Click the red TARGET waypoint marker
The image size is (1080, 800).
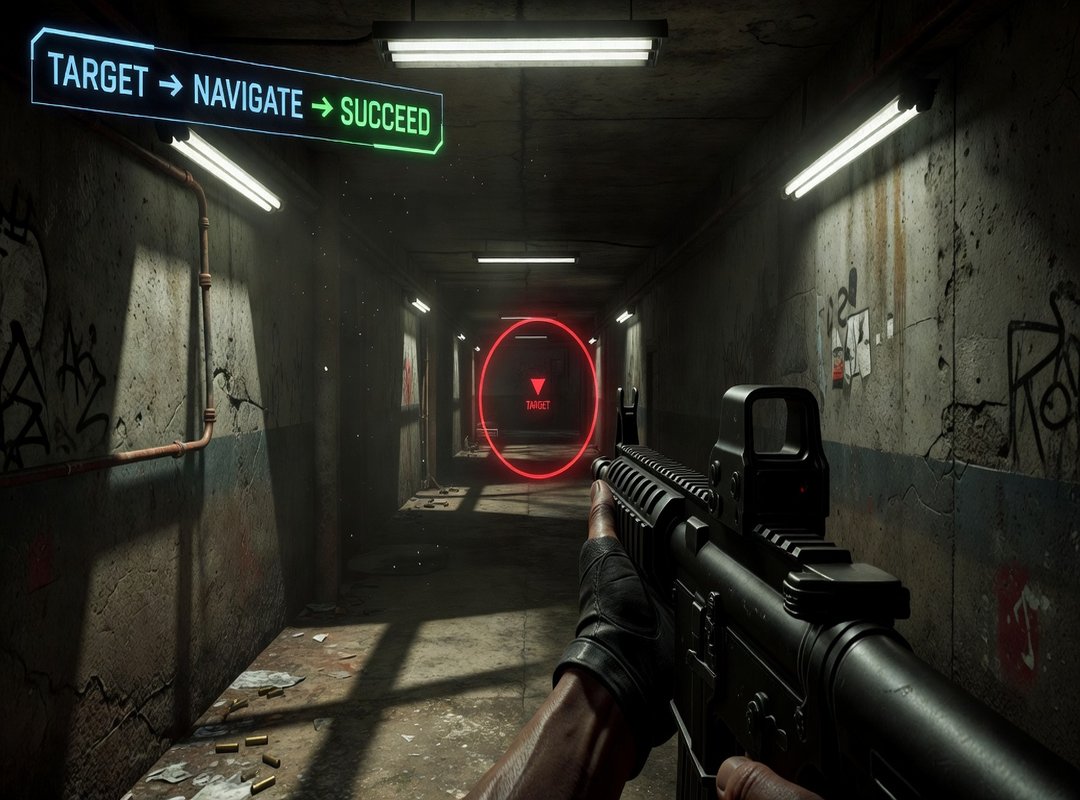(x=538, y=394)
